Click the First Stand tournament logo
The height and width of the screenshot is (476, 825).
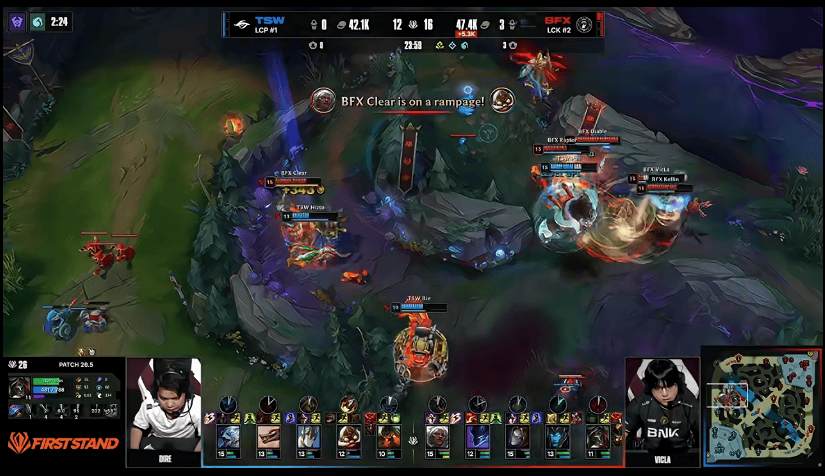63,442
